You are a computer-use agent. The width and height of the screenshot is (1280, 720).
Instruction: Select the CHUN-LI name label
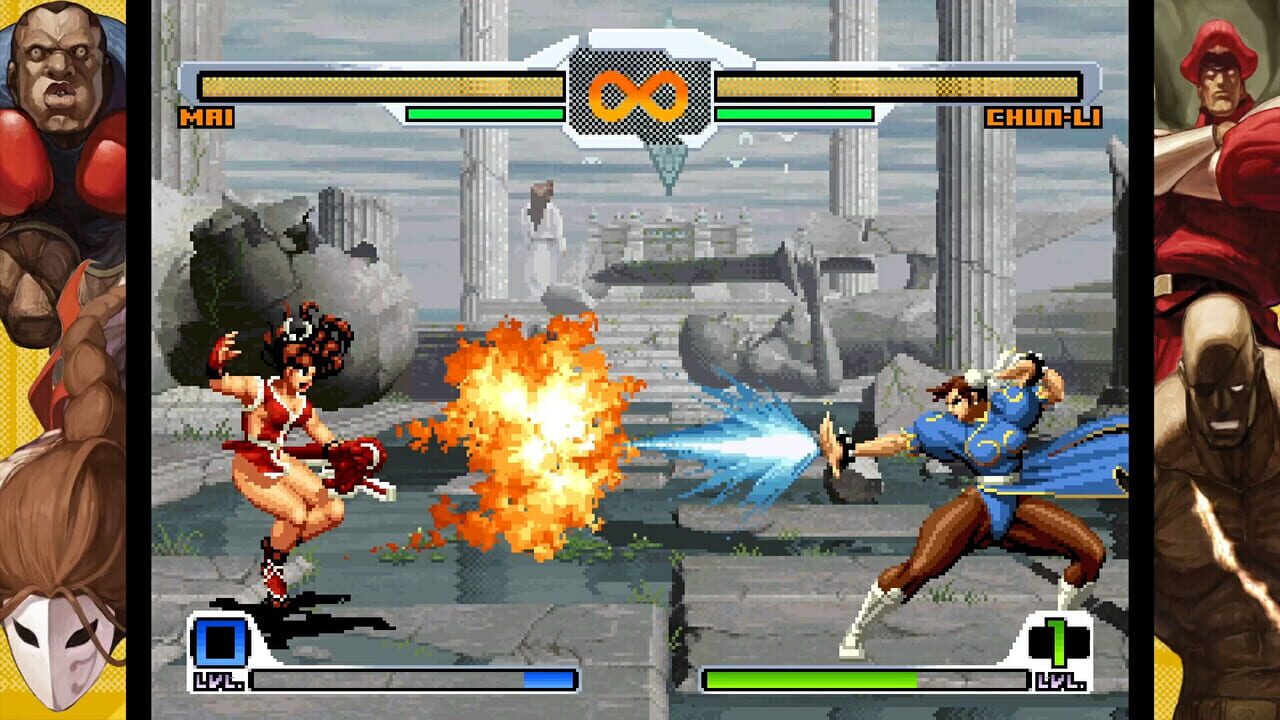pos(1041,118)
